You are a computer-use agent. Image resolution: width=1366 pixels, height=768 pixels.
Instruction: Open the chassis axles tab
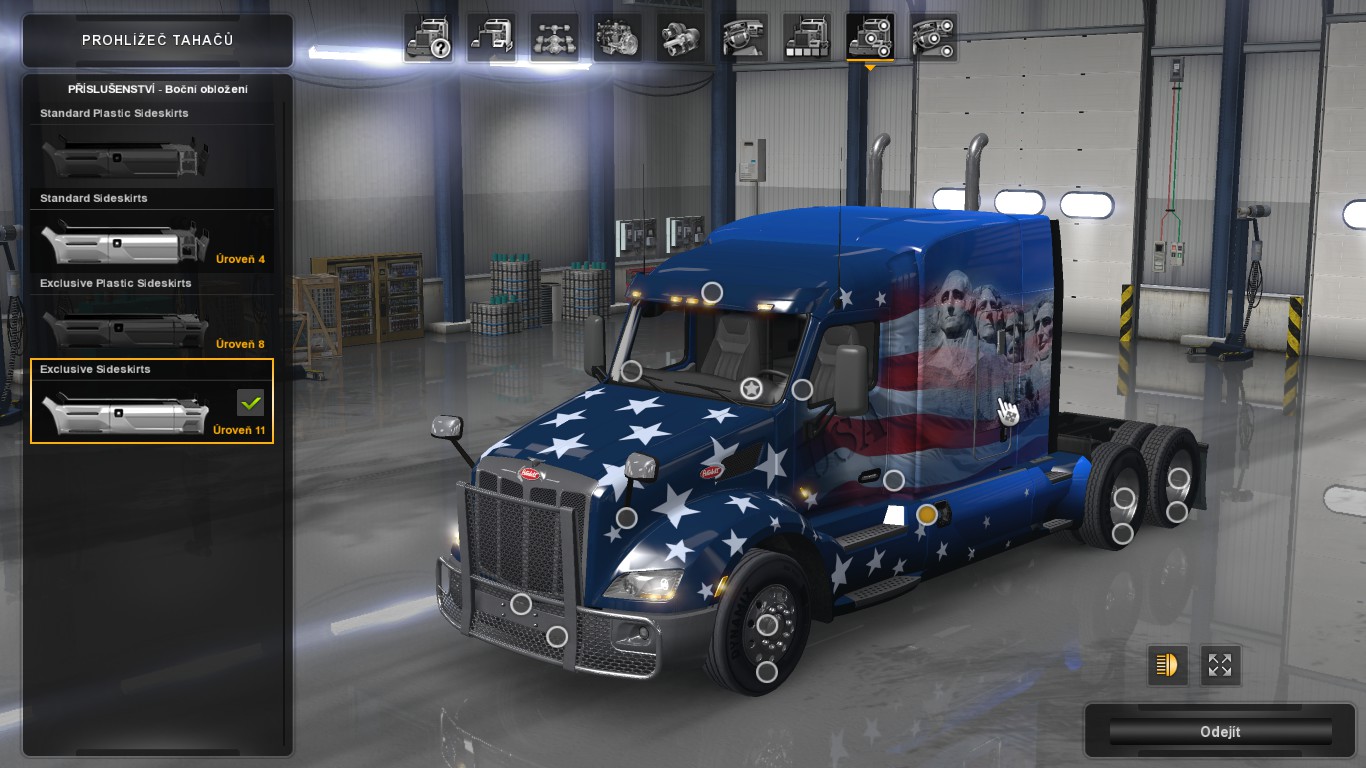coord(555,38)
